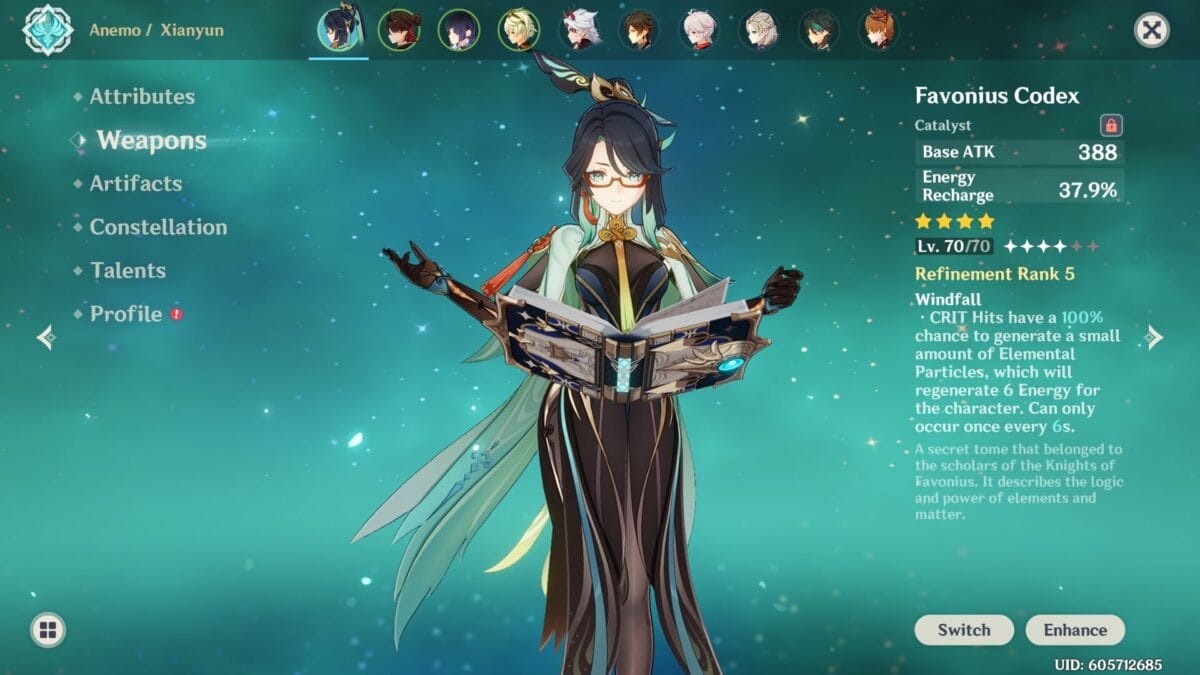Select Xianyun's highlighted portrait
The image size is (1200, 675).
tap(338, 30)
